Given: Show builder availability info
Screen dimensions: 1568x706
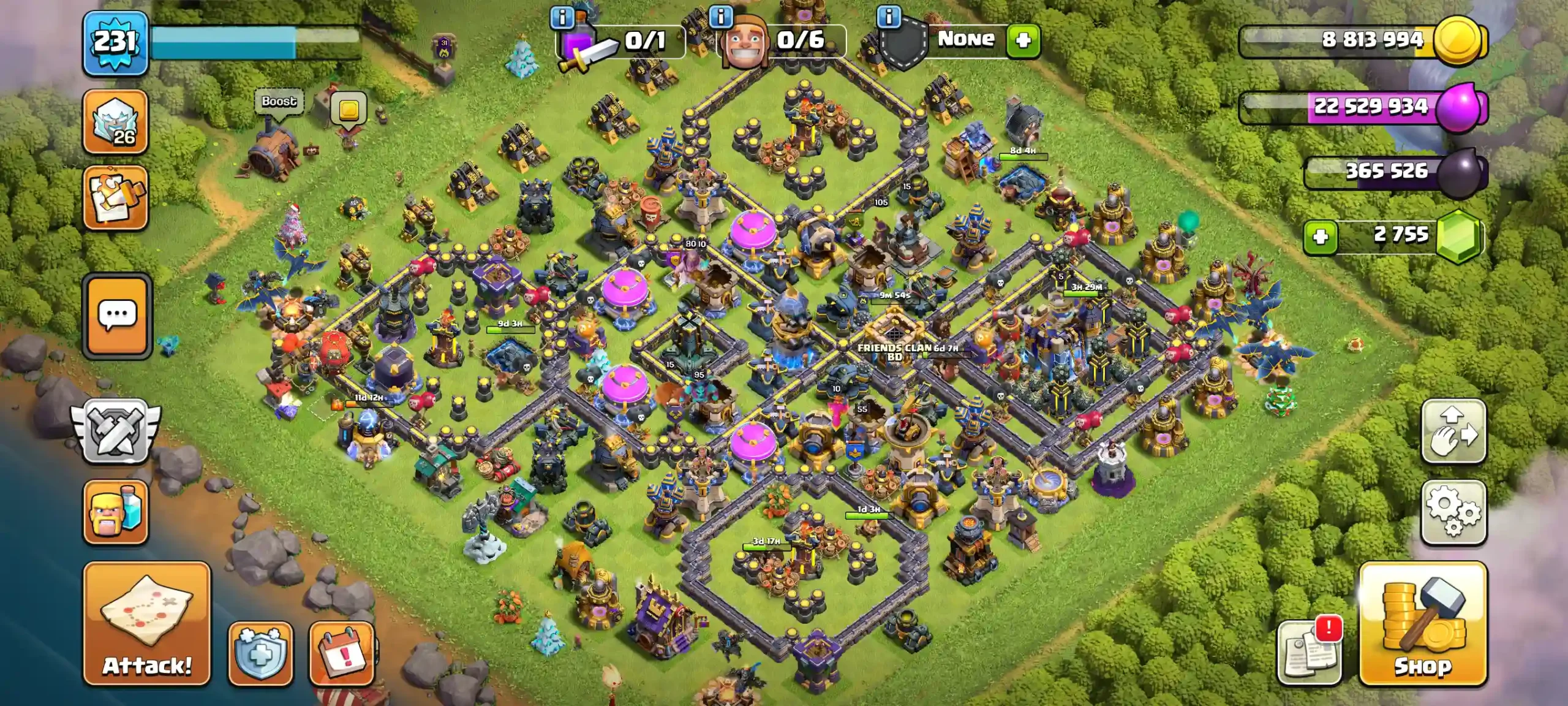Looking at the screenshot, I should point(721,17).
